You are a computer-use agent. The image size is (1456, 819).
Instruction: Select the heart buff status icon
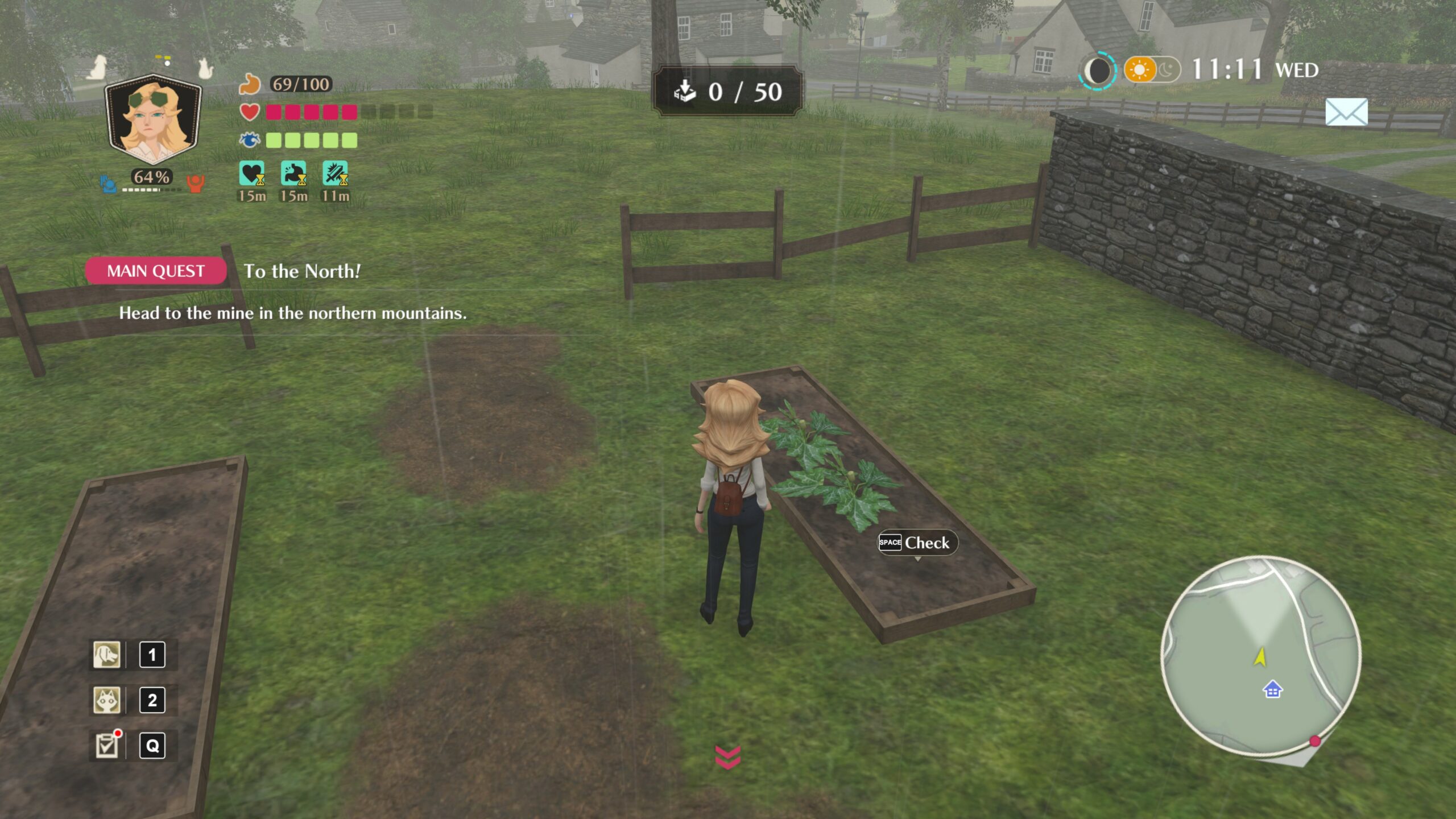tap(251, 173)
